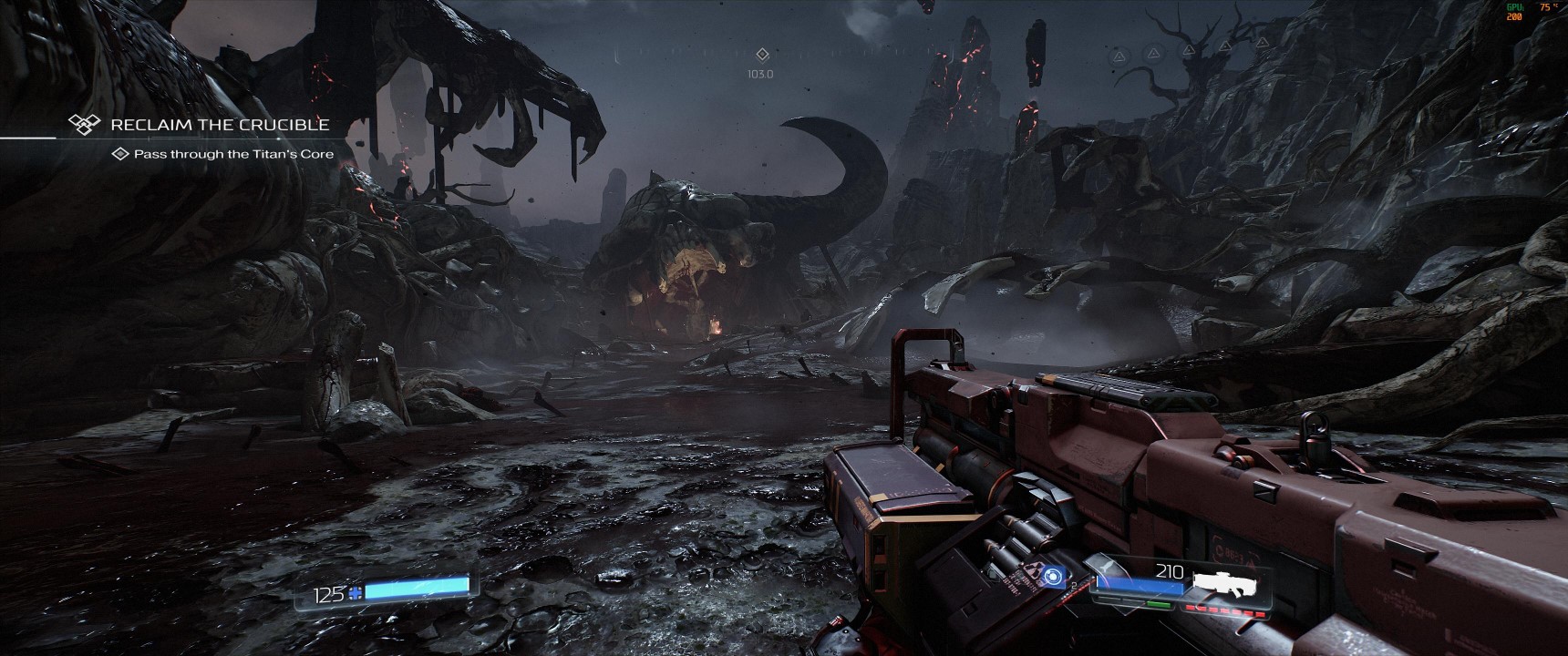The height and width of the screenshot is (656, 1568).
Task: Activate the blue circular equipment item icon
Action: pyautogui.click(x=1055, y=576)
